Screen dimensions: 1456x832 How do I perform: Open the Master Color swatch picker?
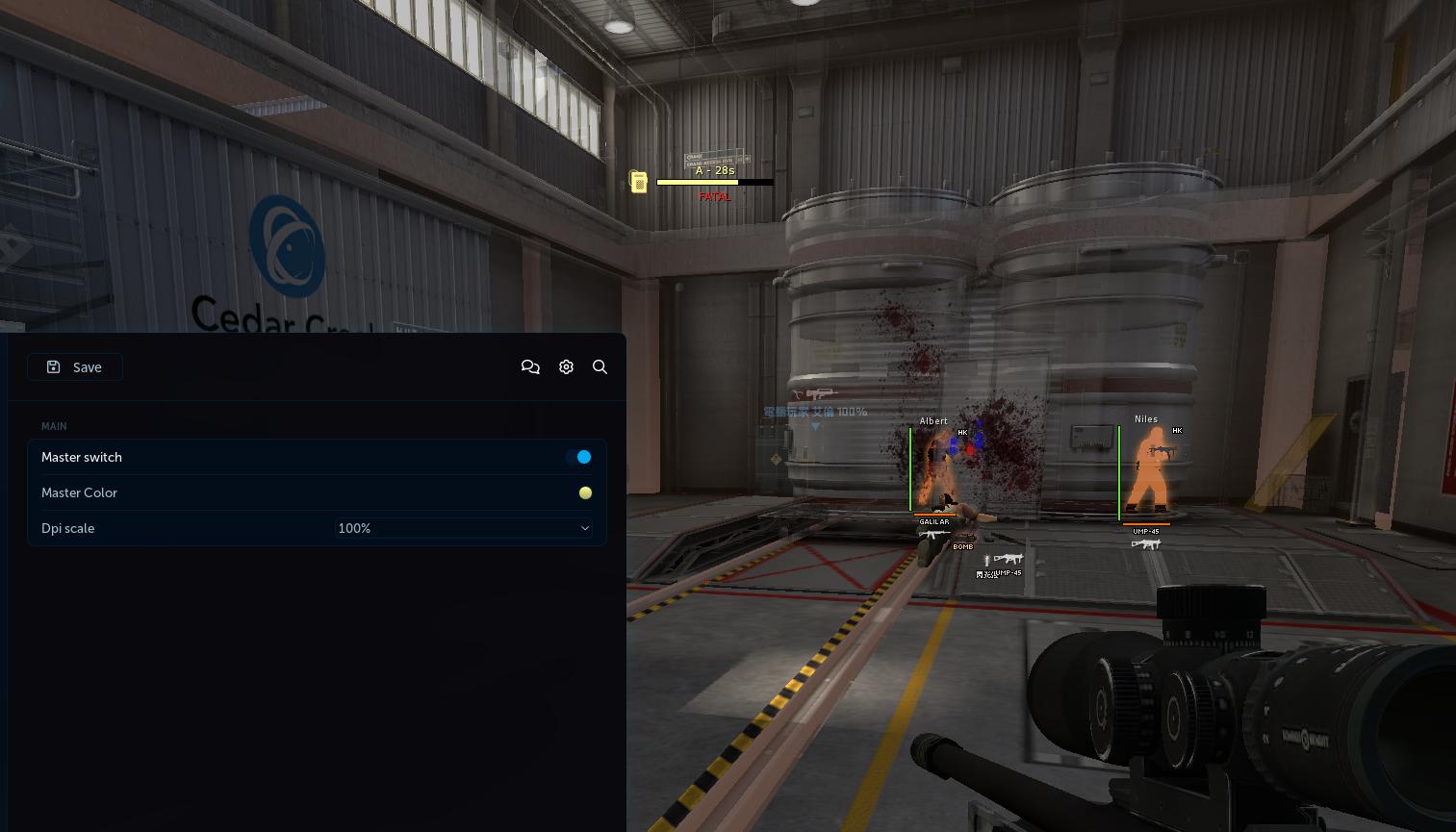tap(585, 492)
